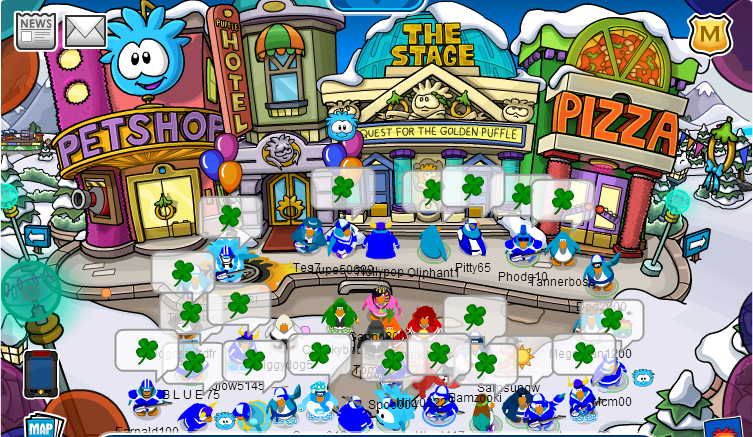This screenshot has height=437, width=753.
Task: Click the moderator M badge
Action: (x=709, y=34)
